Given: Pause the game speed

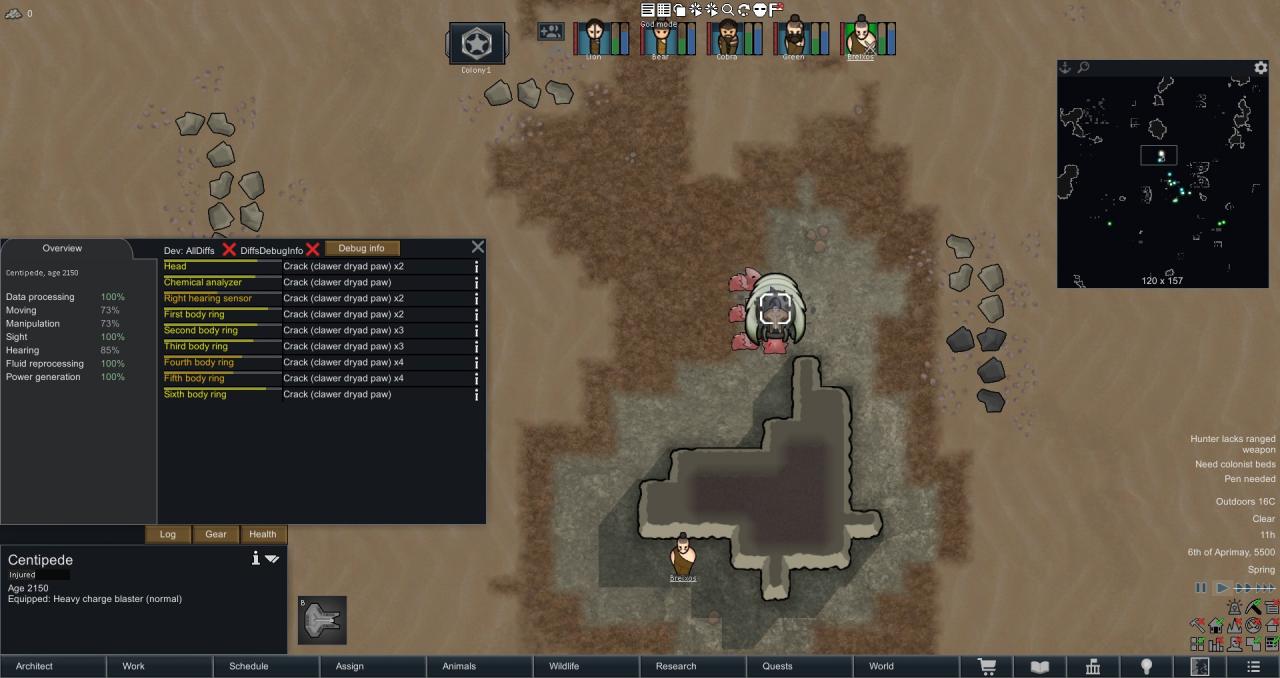Looking at the screenshot, I should click(x=1201, y=588).
